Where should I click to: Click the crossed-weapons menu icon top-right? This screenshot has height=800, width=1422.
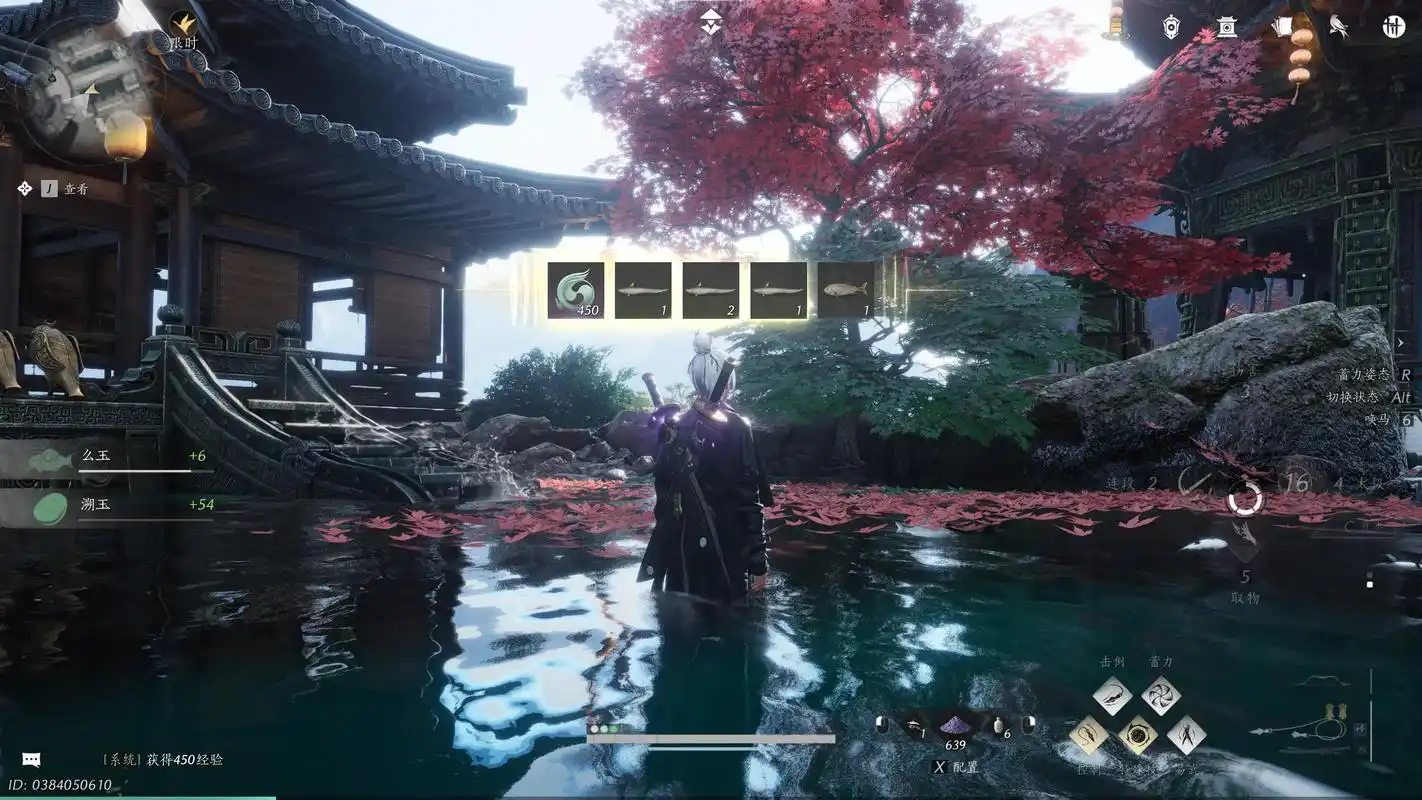click(1393, 26)
